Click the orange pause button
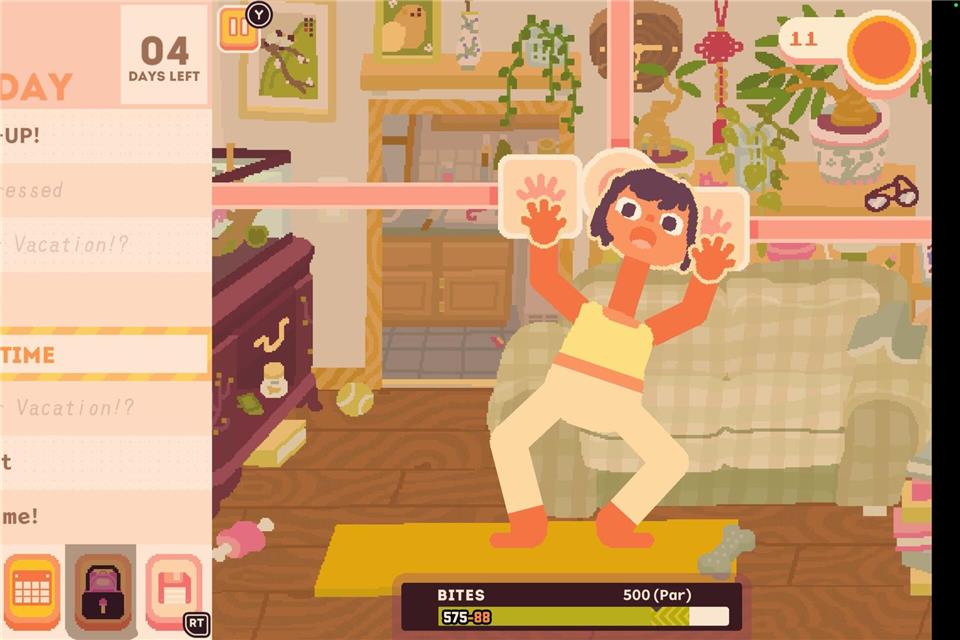This screenshot has width=960, height=640. 237,27
